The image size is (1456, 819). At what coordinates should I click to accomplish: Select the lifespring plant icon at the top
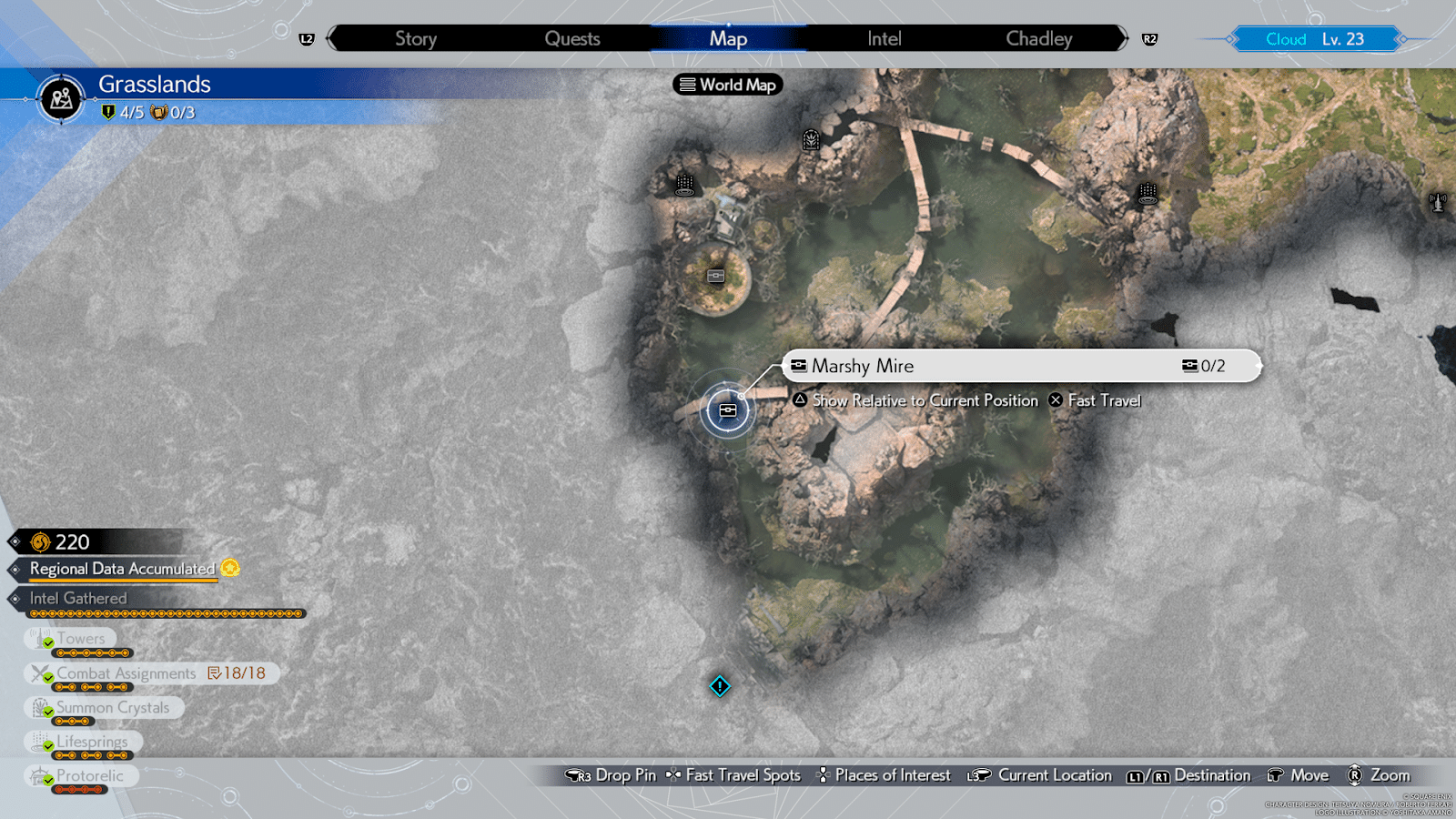(813, 141)
